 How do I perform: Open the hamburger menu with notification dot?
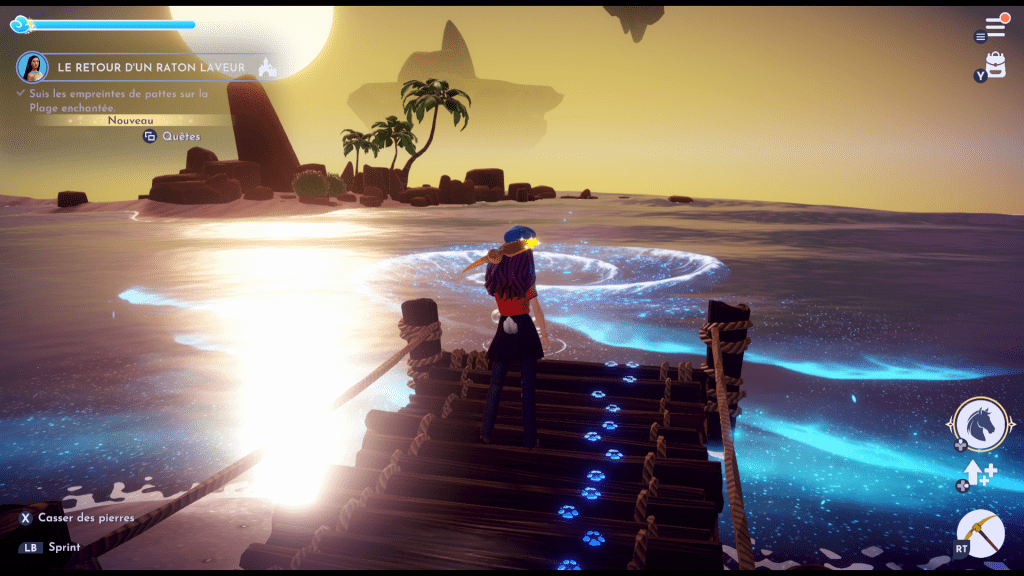tap(995, 27)
